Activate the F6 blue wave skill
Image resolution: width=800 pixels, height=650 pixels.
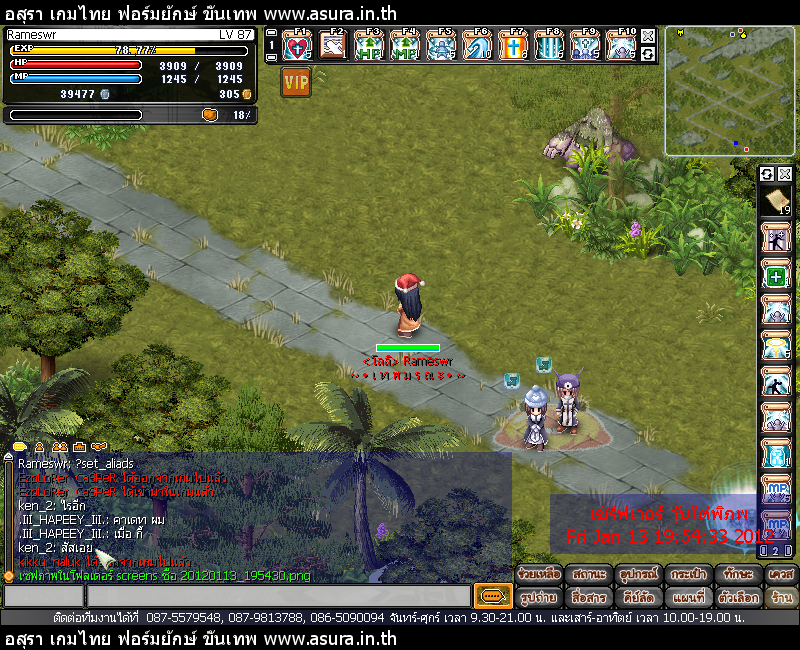[477, 46]
